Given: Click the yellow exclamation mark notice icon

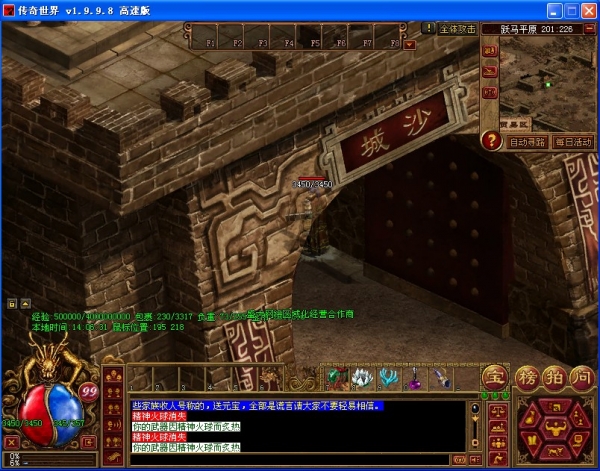Looking at the screenshot, I should pyautogui.click(x=429, y=29).
